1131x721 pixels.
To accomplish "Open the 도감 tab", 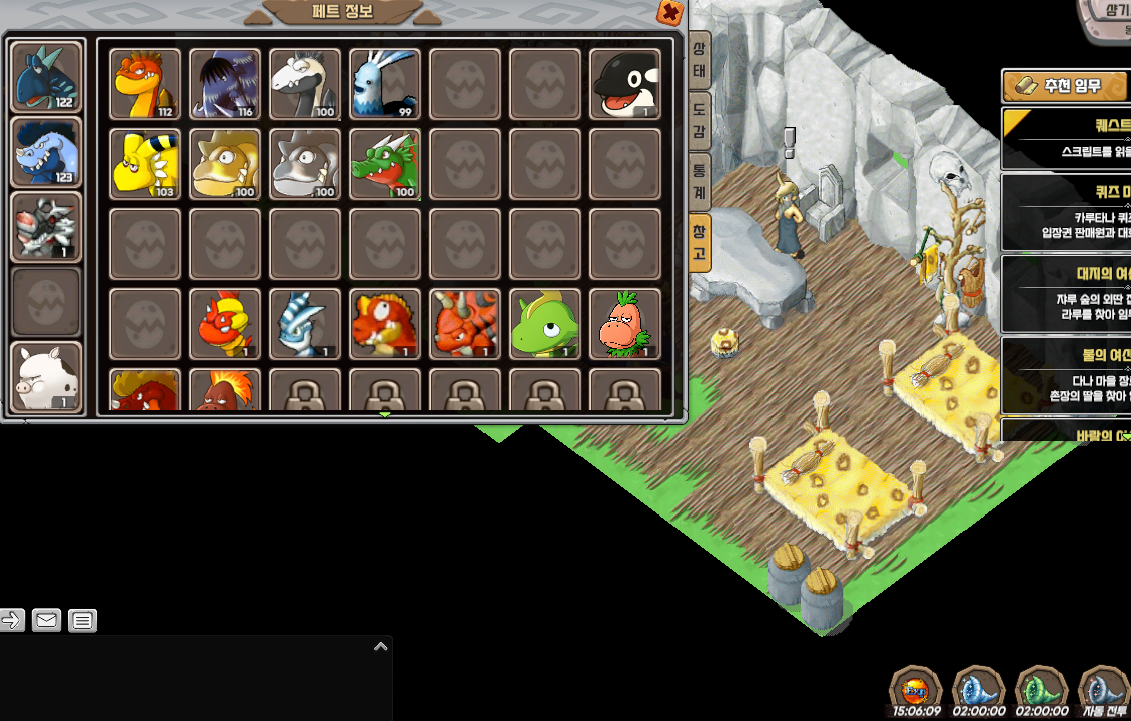I will coord(700,122).
